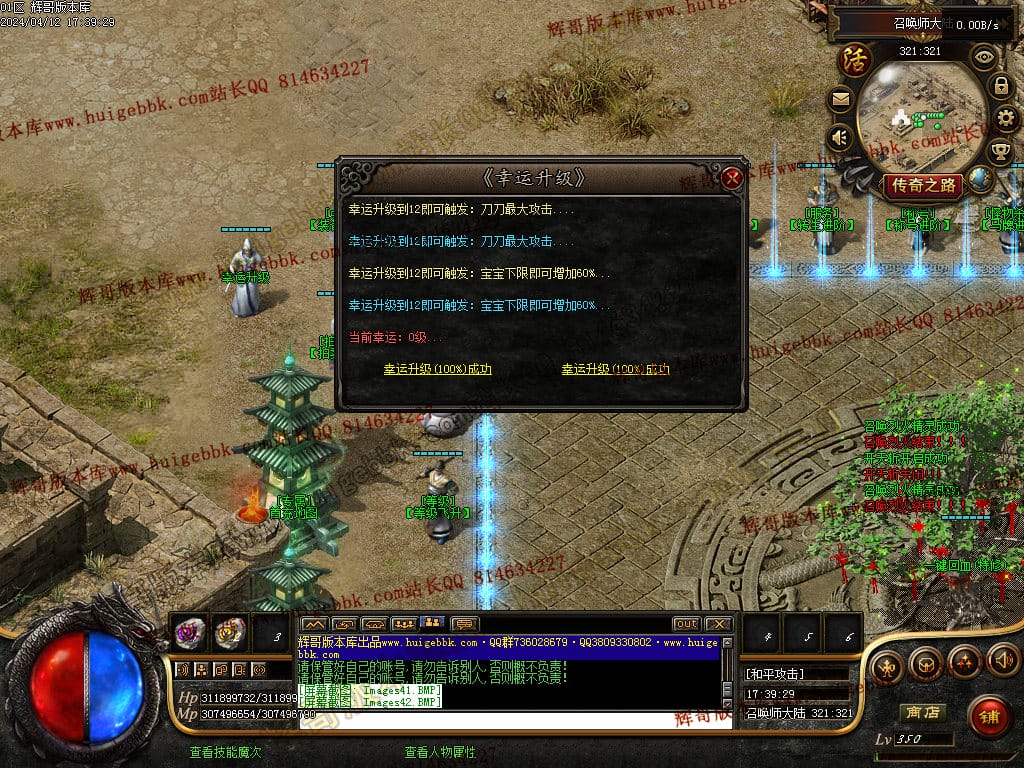Image resolution: width=1024 pixels, height=768 pixels.
Task: Close the 幸运升级 dialog window
Action: tap(732, 179)
